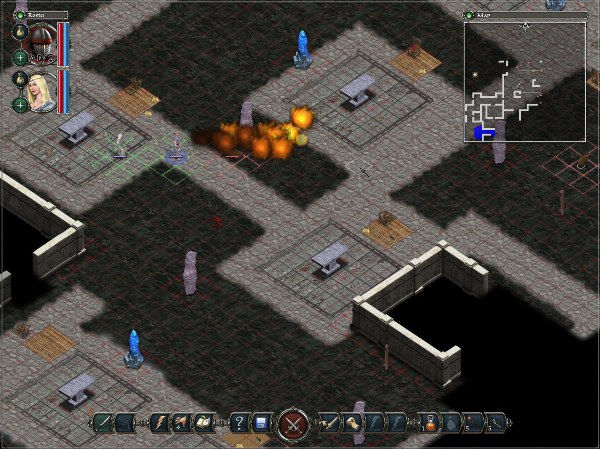Activate the crossed swords combat button

[x=293, y=424]
